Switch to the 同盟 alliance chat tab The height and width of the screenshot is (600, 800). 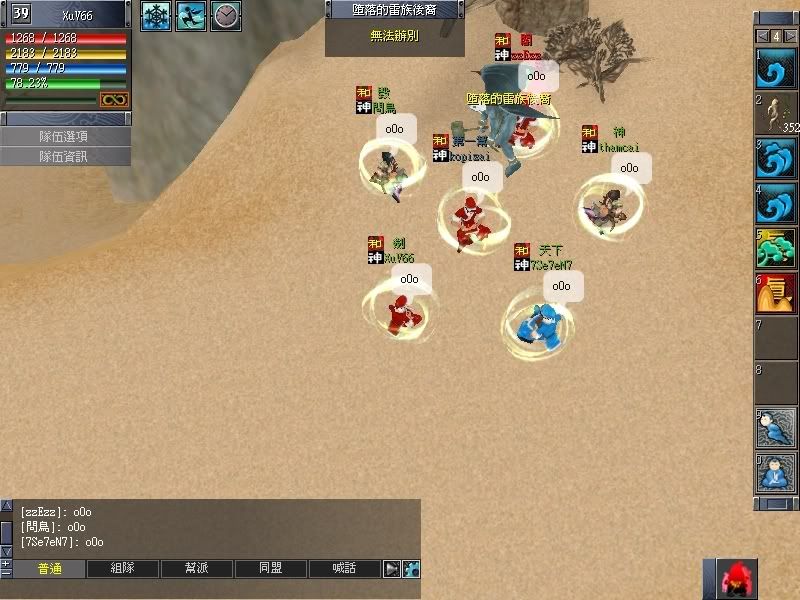pyautogui.click(x=271, y=568)
